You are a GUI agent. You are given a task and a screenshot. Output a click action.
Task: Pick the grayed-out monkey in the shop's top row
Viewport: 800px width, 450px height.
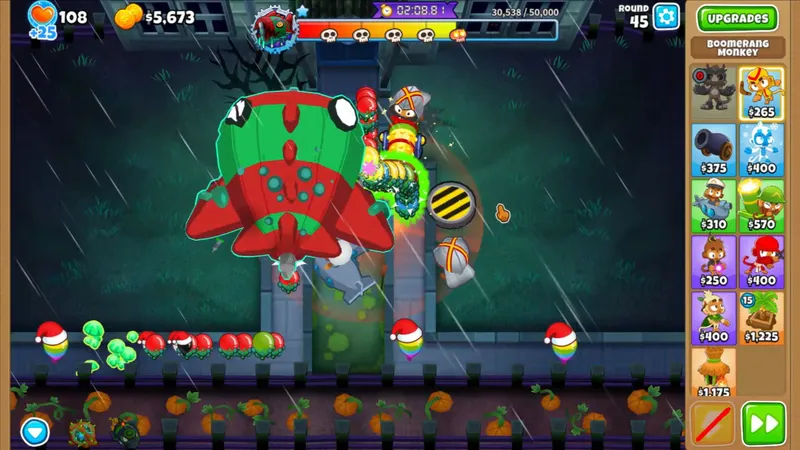pyautogui.click(x=713, y=92)
